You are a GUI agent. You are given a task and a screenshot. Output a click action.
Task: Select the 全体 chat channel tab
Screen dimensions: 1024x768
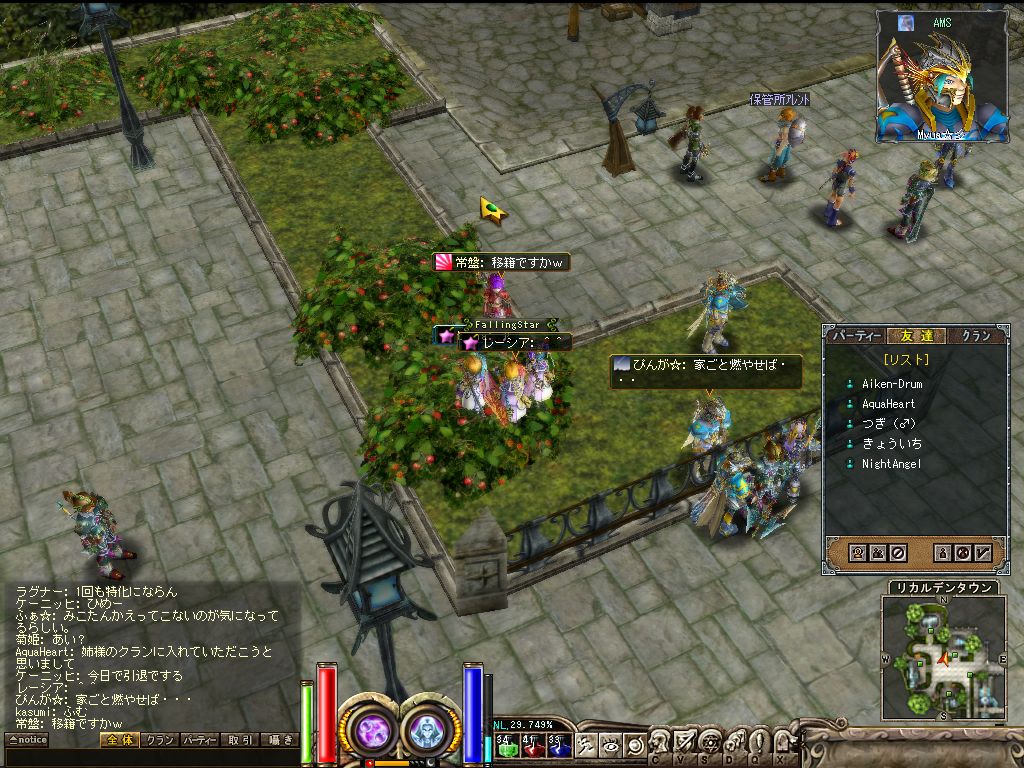pos(118,740)
